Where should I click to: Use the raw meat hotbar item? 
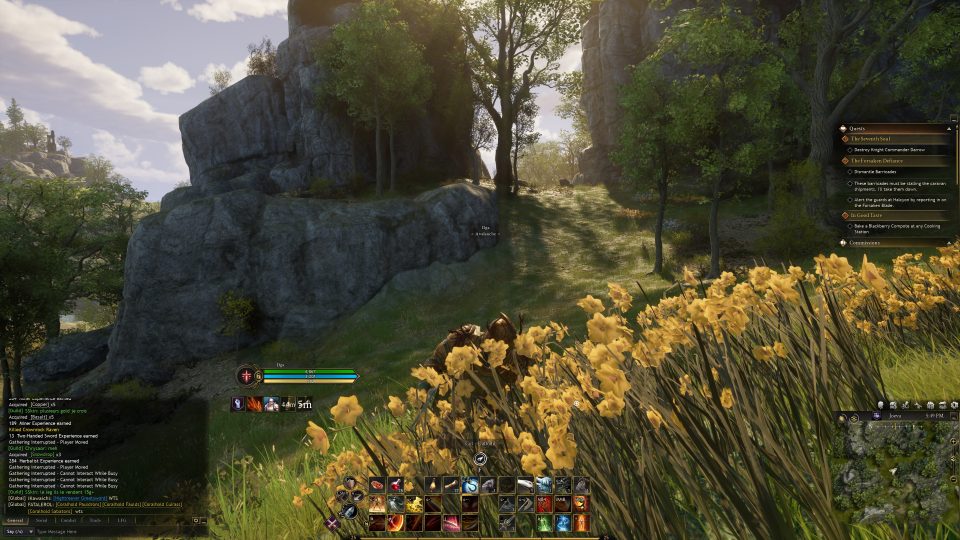[377, 485]
